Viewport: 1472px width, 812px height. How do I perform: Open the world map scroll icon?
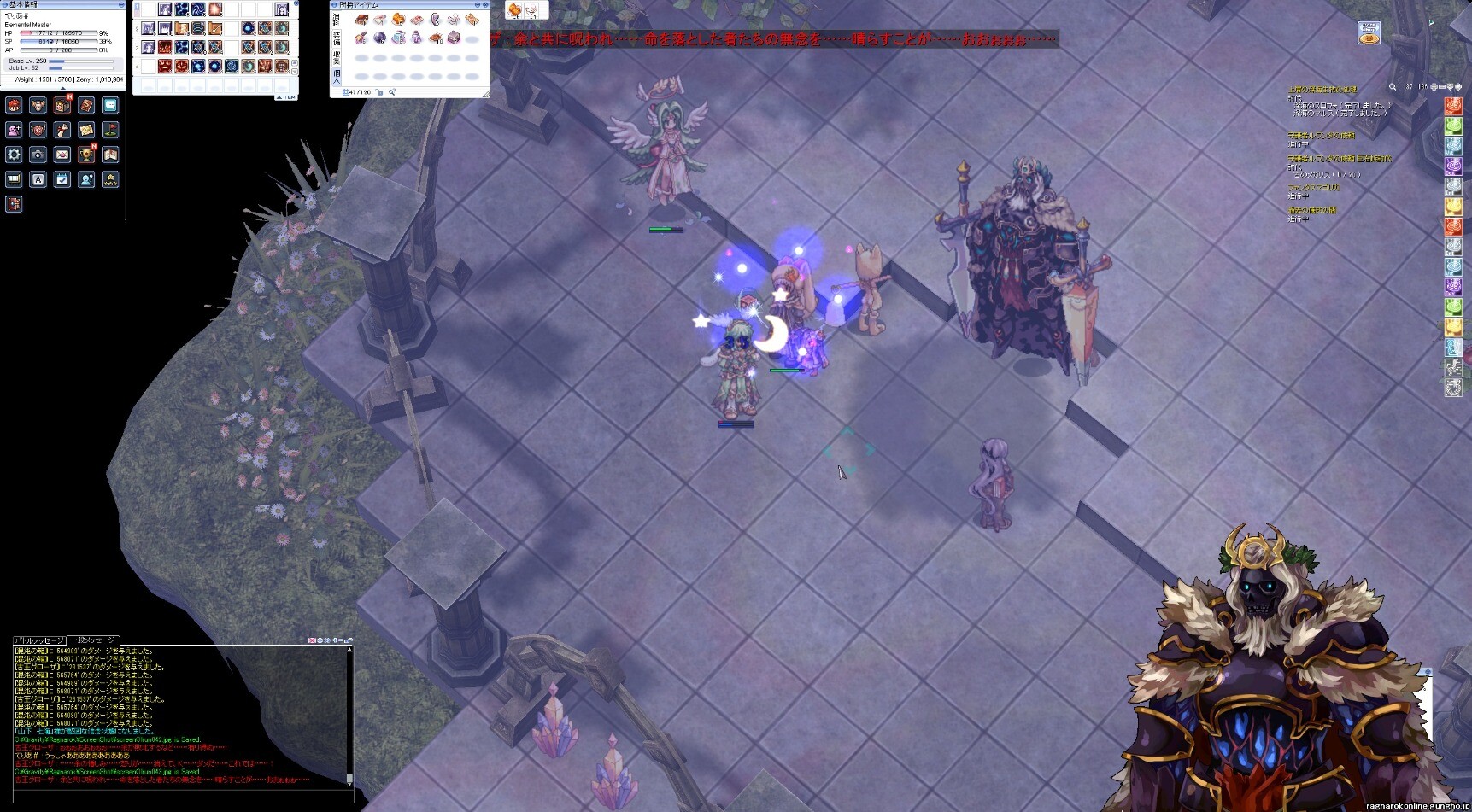pyautogui.click(x=86, y=130)
